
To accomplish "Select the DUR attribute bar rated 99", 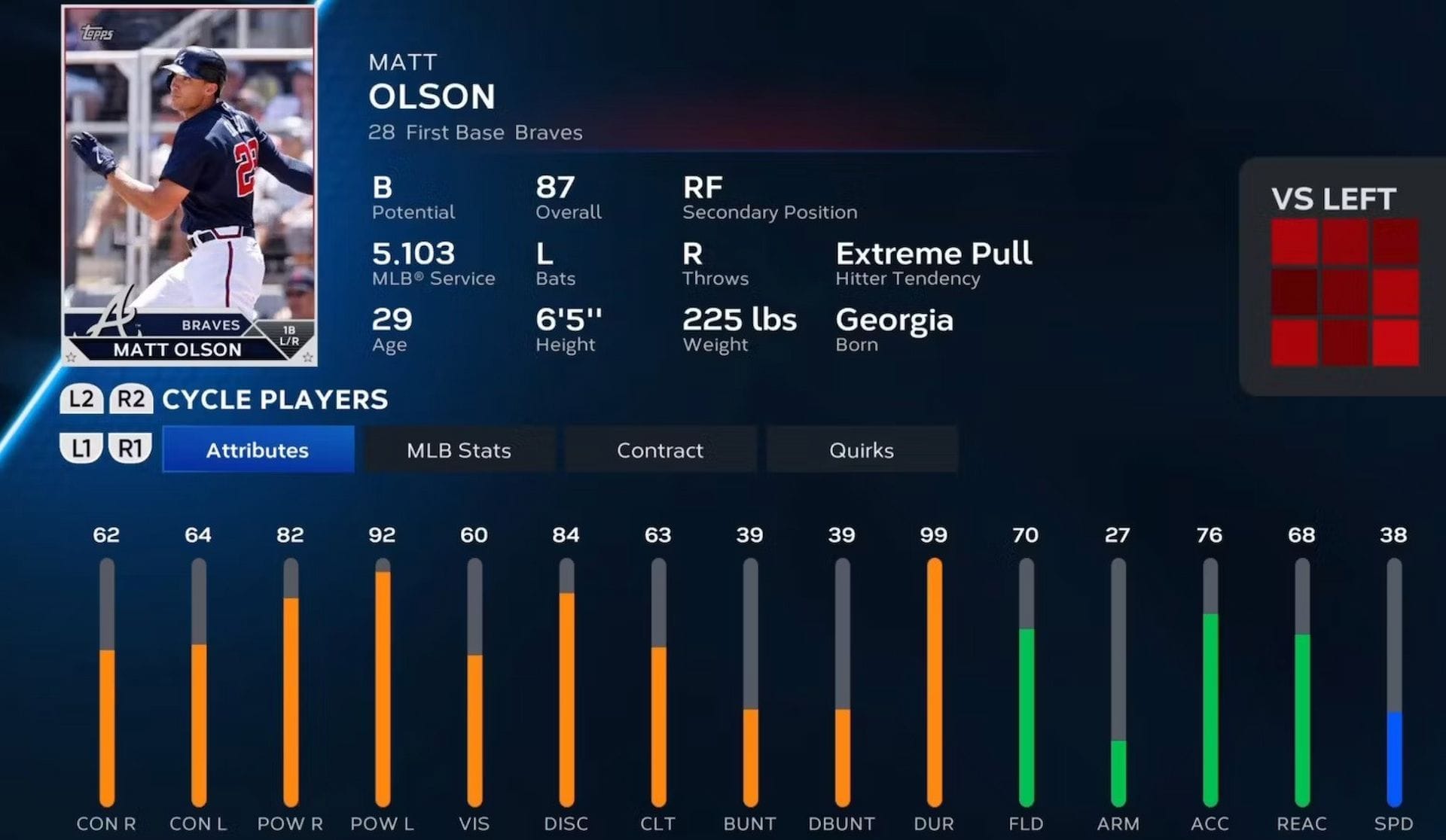I will (x=934, y=677).
